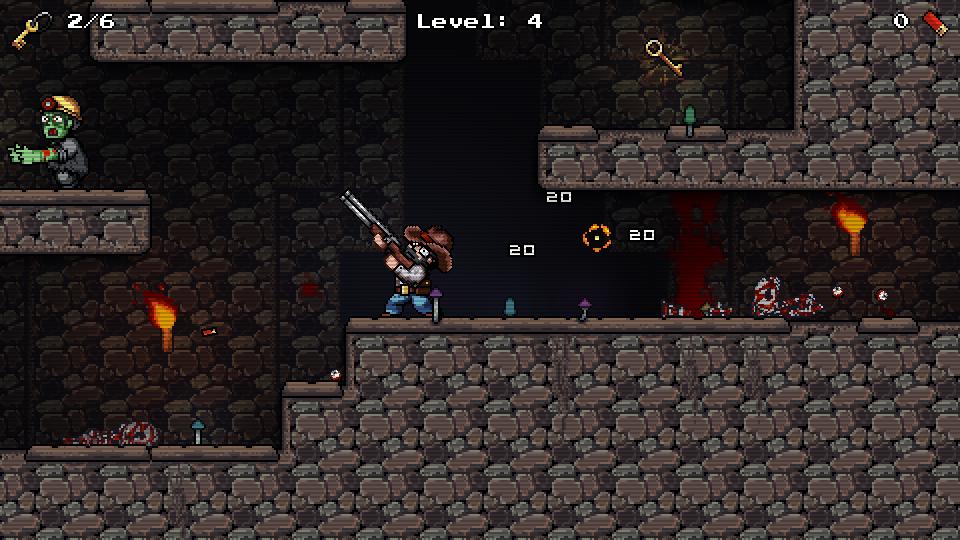Click the gold key counter icon
The height and width of the screenshot is (540, 960).
pyautogui.click(x=31, y=29)
